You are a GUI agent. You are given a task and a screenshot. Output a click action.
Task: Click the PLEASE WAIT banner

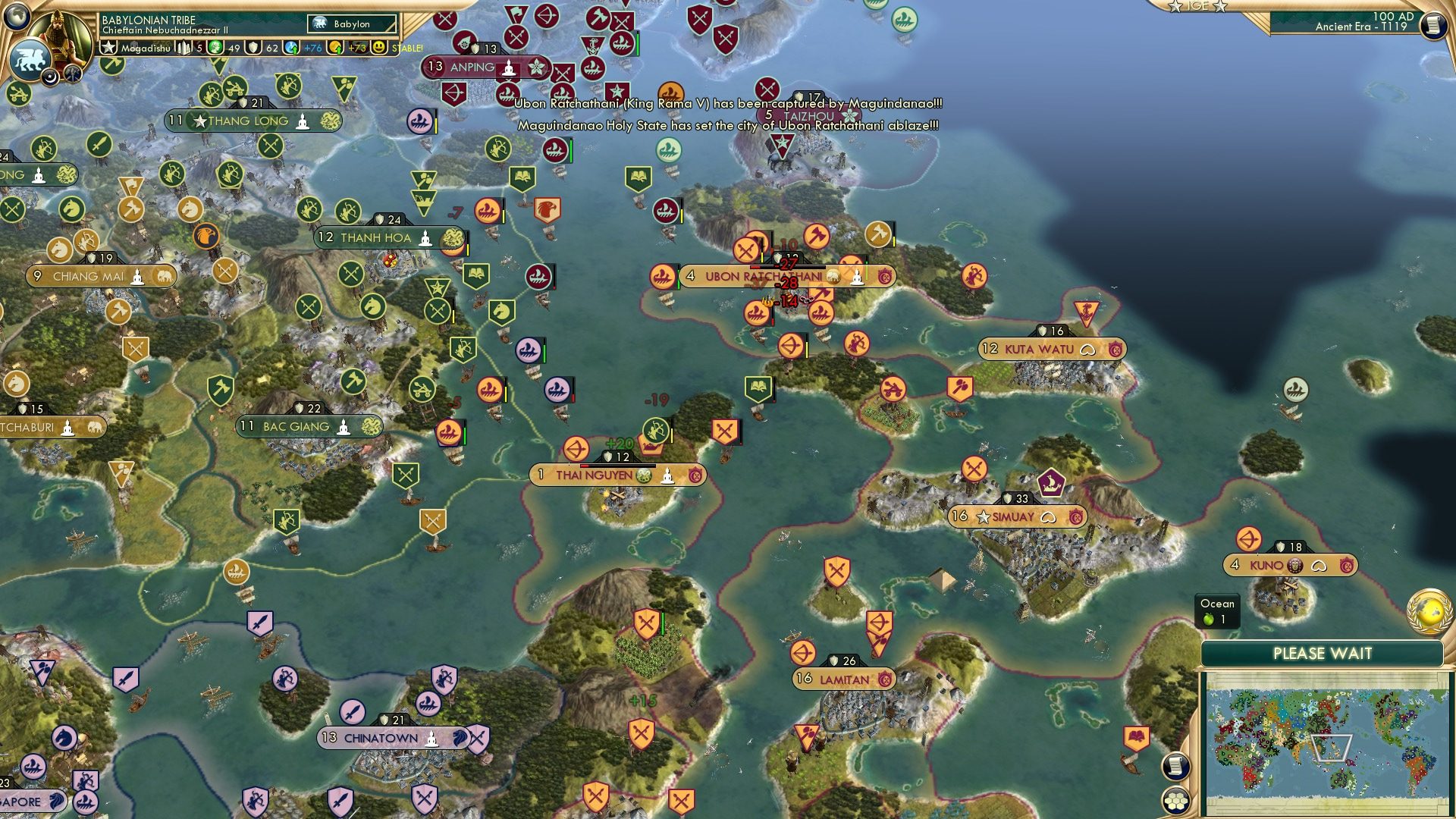click(1323, 653)
